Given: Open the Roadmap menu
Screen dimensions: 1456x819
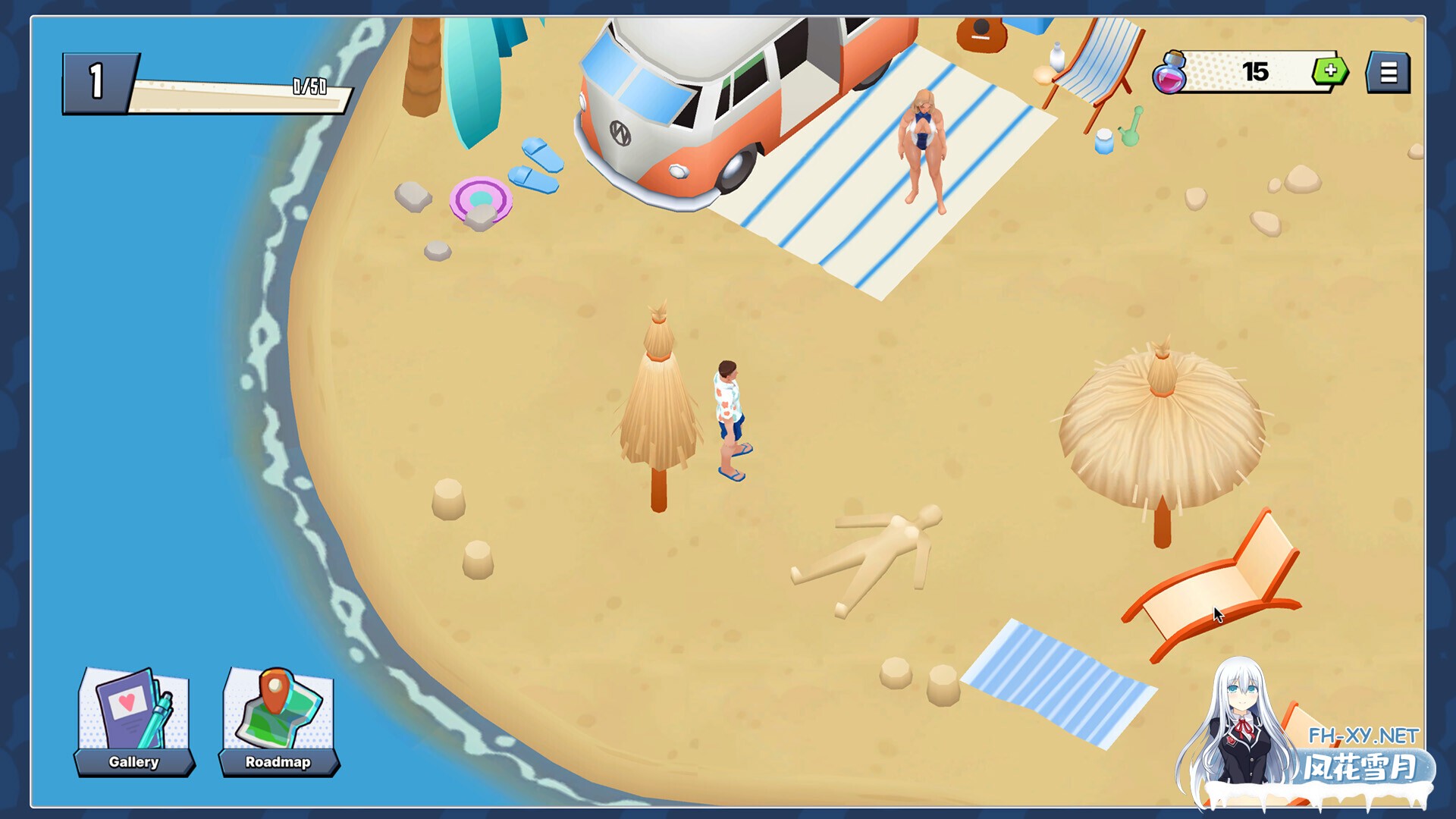Looking at the screenshot, I should click(x=278, y=762).
